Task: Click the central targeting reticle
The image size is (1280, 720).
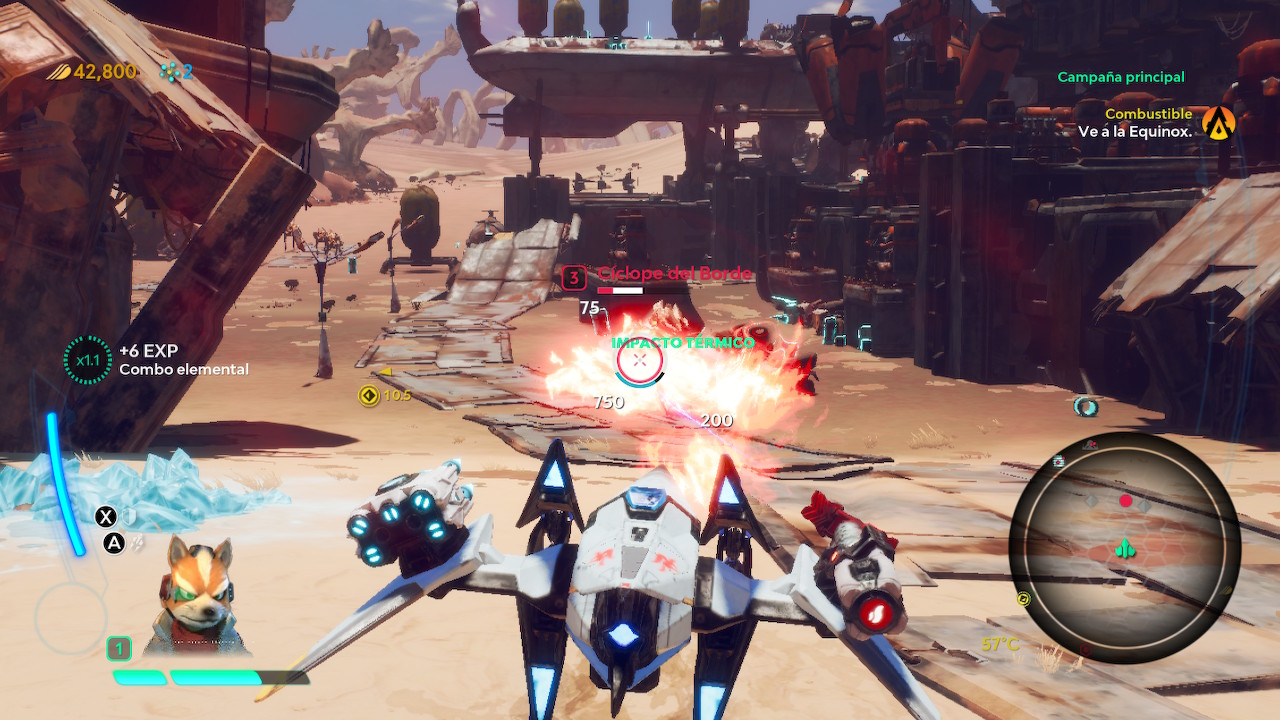Action: click(640, 361)
